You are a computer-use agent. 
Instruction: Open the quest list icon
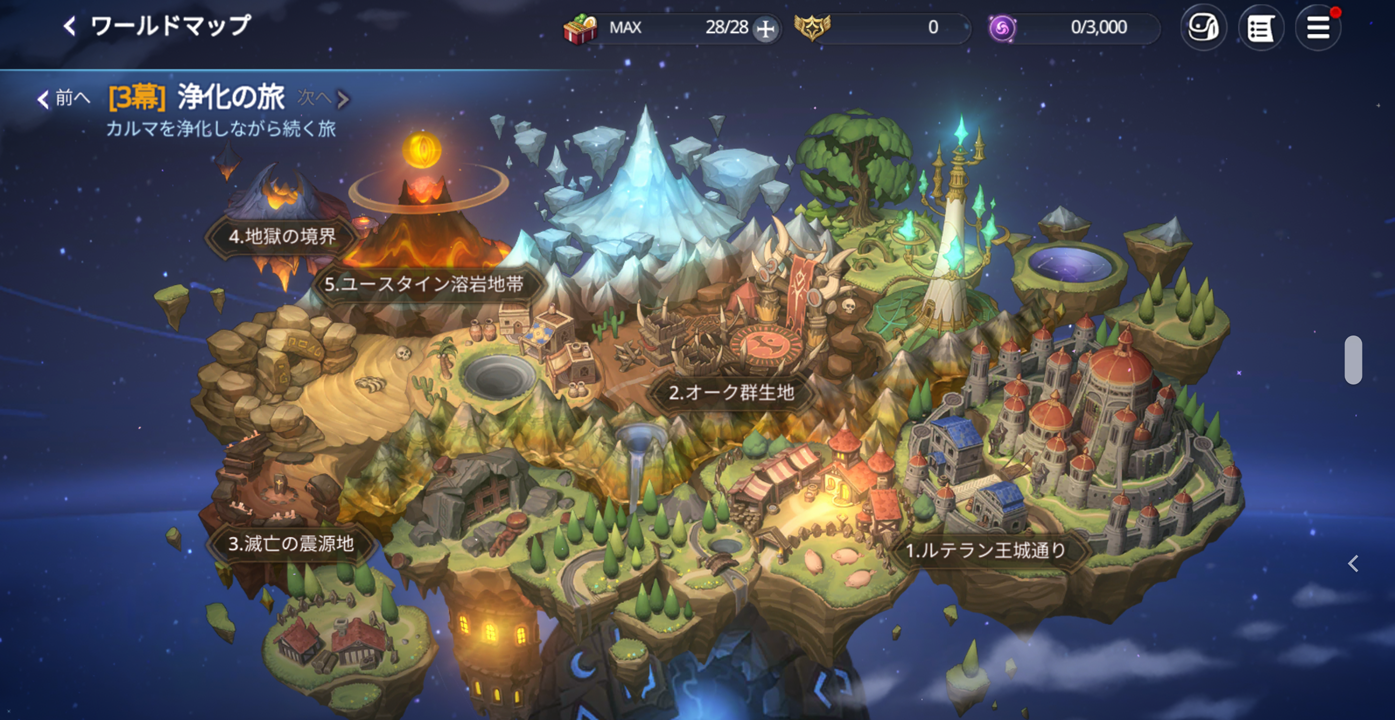[1261, 28]
